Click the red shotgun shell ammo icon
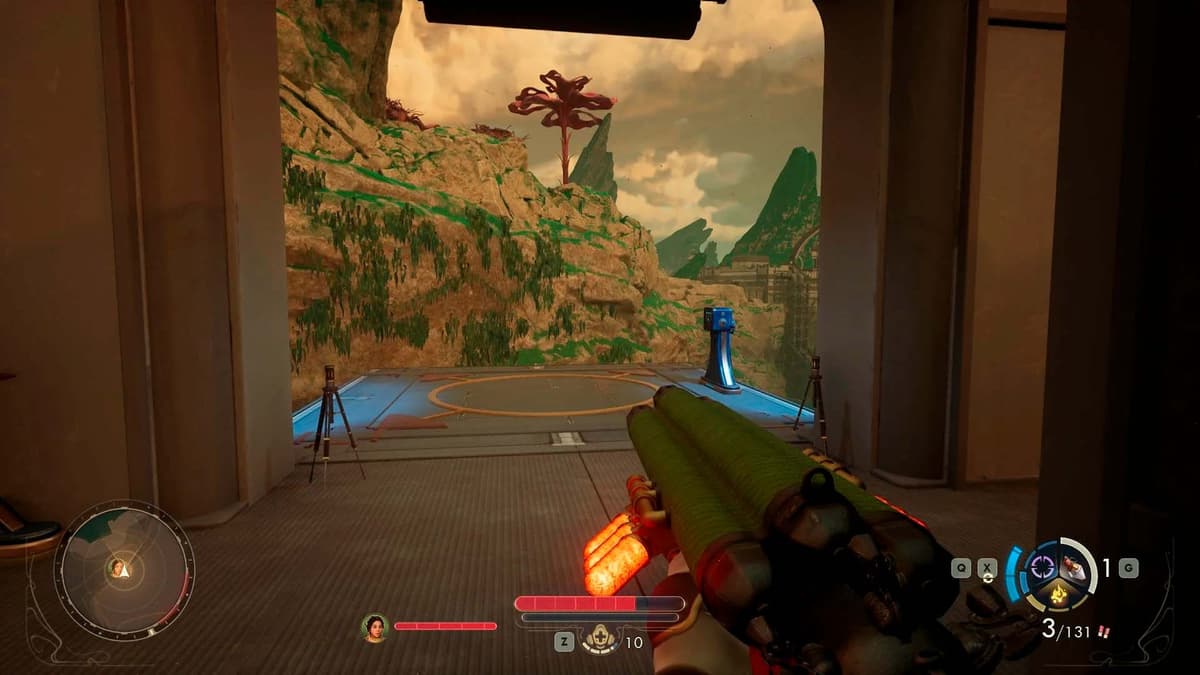Screen dimensions: 1200x675 (x=1103, y=632)
